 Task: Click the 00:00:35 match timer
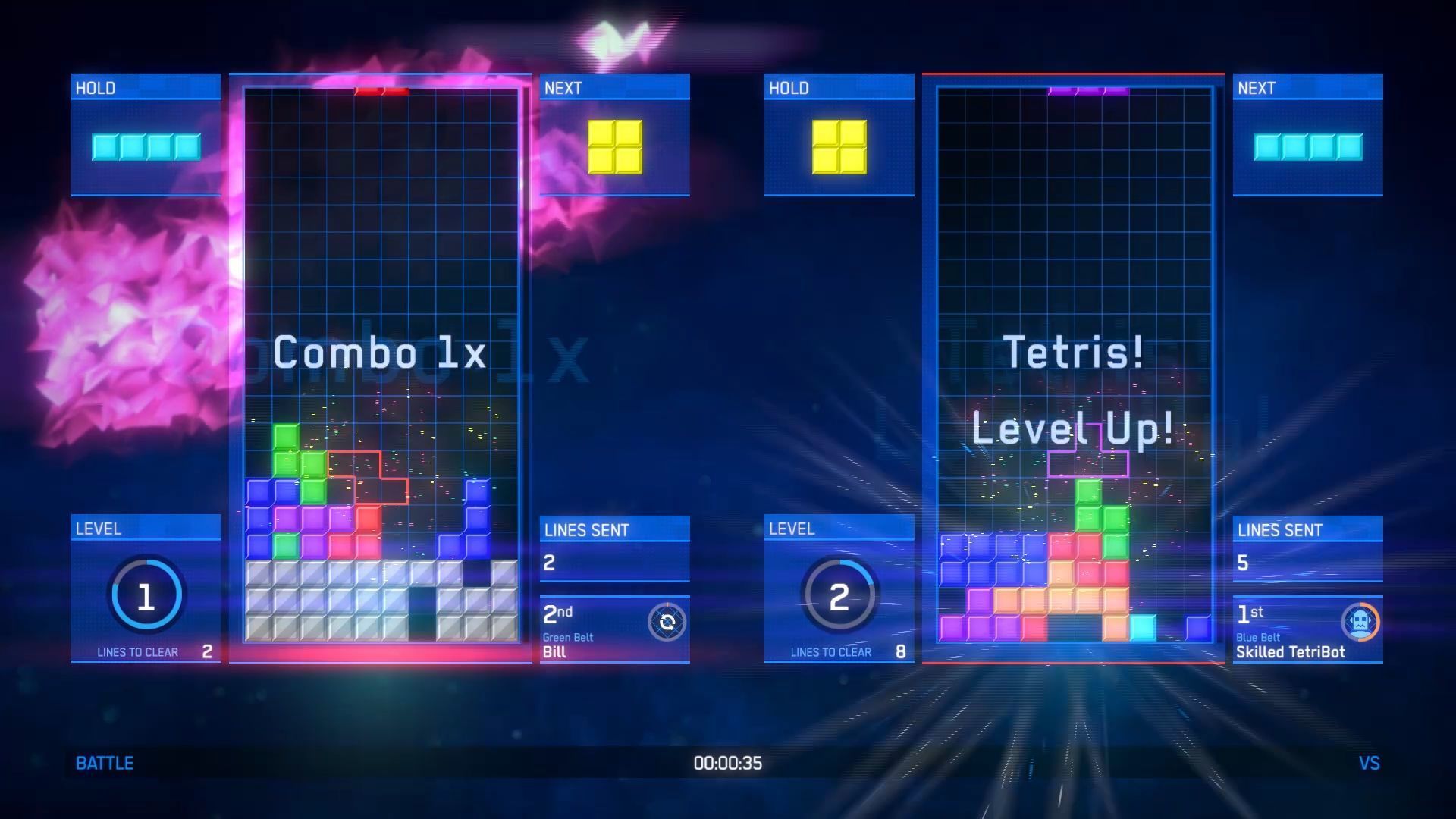click(x=726, y=764)
